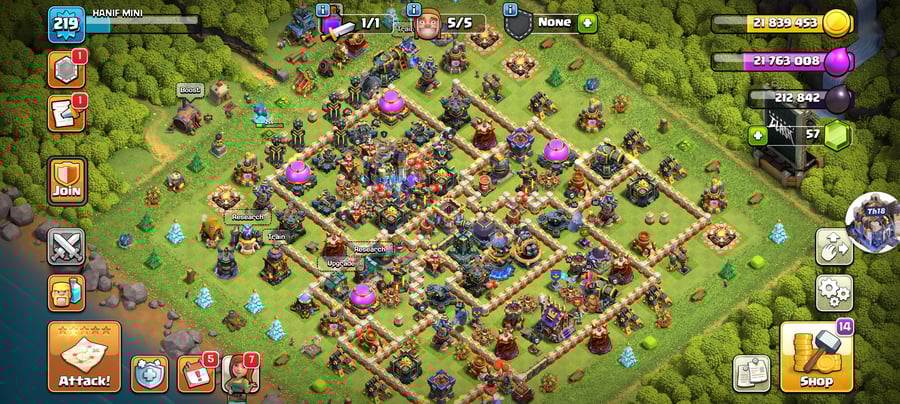Open the builder 5/5 info button
Viewport: 900px width, 404px height.
coord(414,9)
